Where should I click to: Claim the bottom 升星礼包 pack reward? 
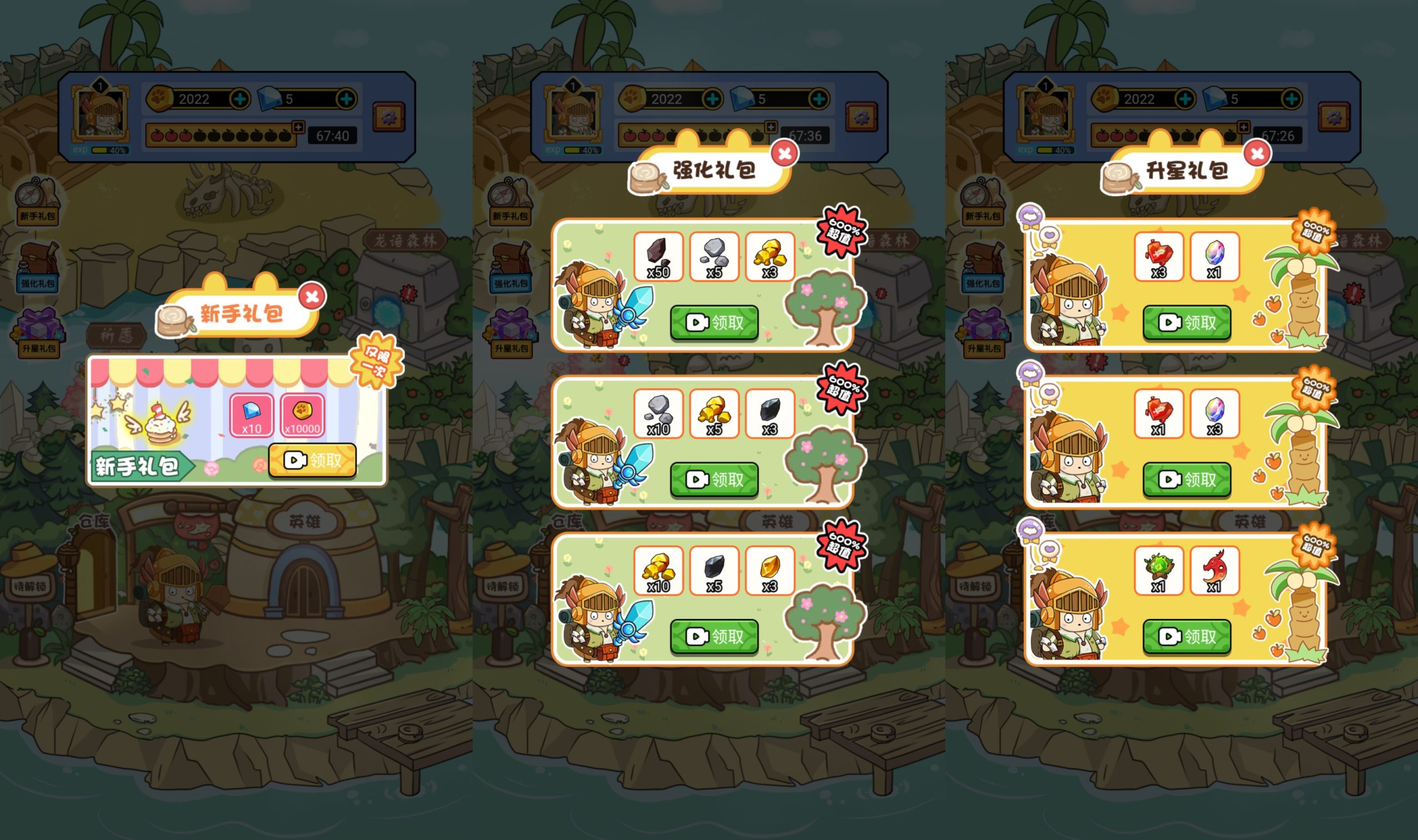tap(1187, 636)
